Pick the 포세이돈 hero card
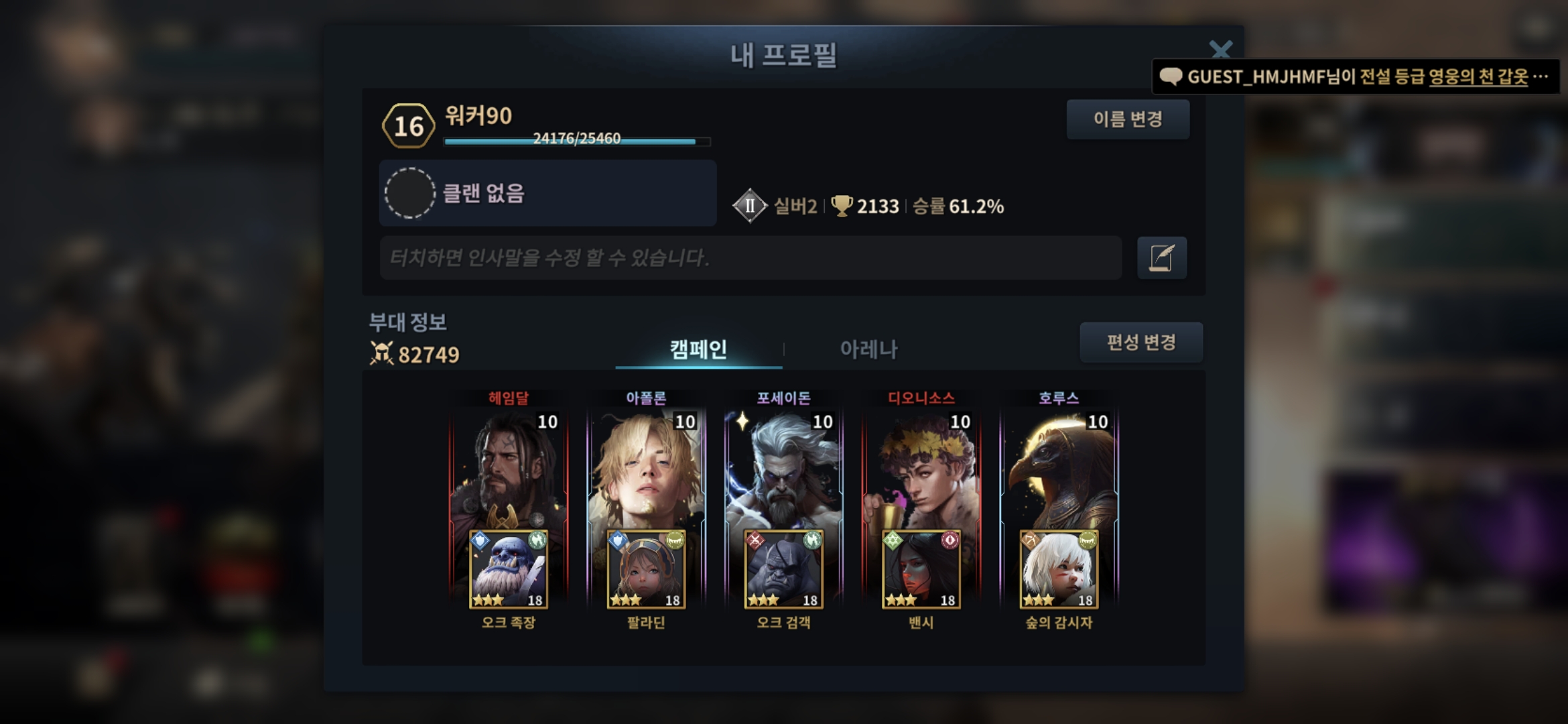The height and width of the screenshot is (724, 1568). [783, 469]
